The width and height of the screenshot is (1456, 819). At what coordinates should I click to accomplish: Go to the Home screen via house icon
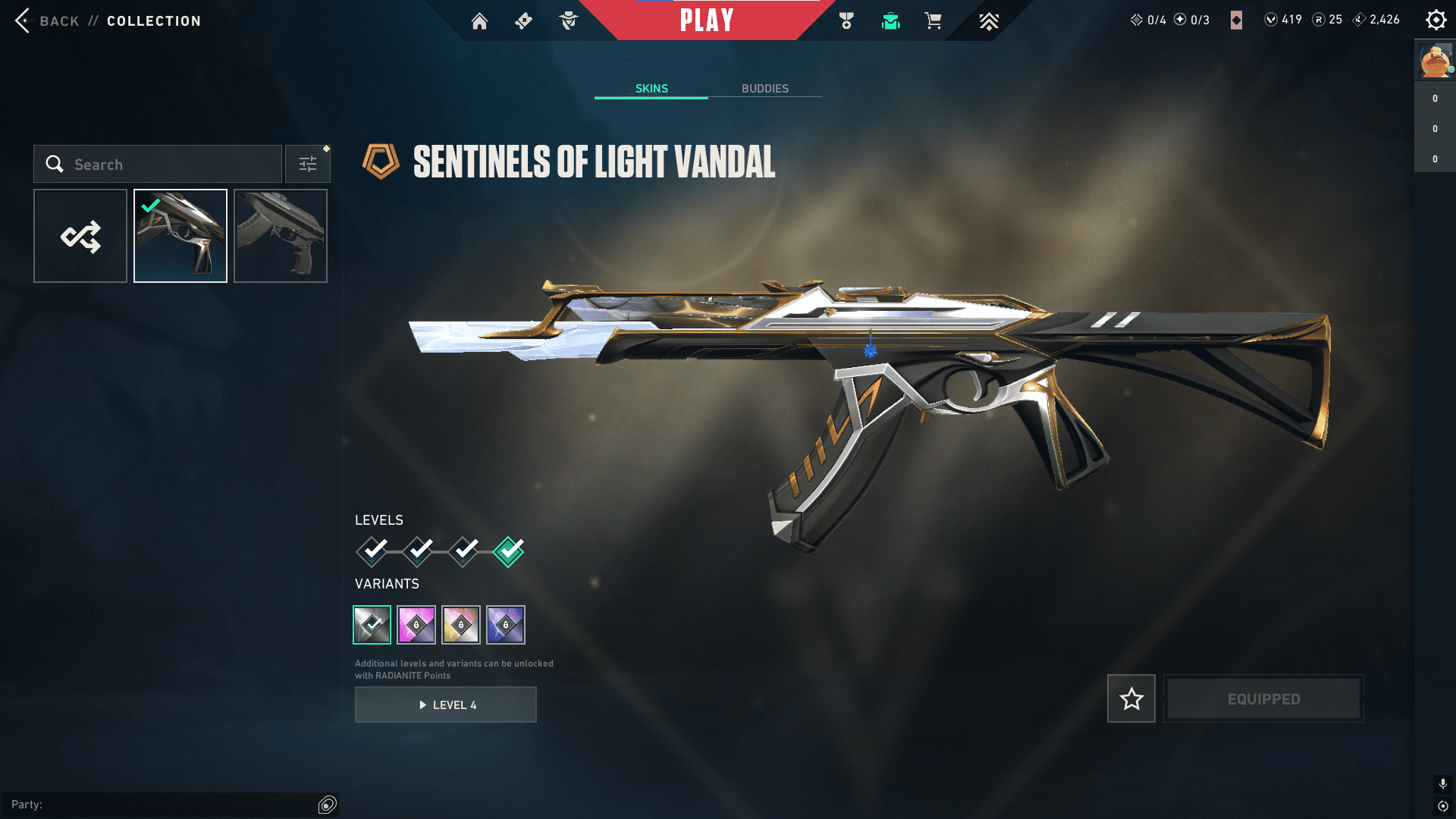tap(479, 21)
